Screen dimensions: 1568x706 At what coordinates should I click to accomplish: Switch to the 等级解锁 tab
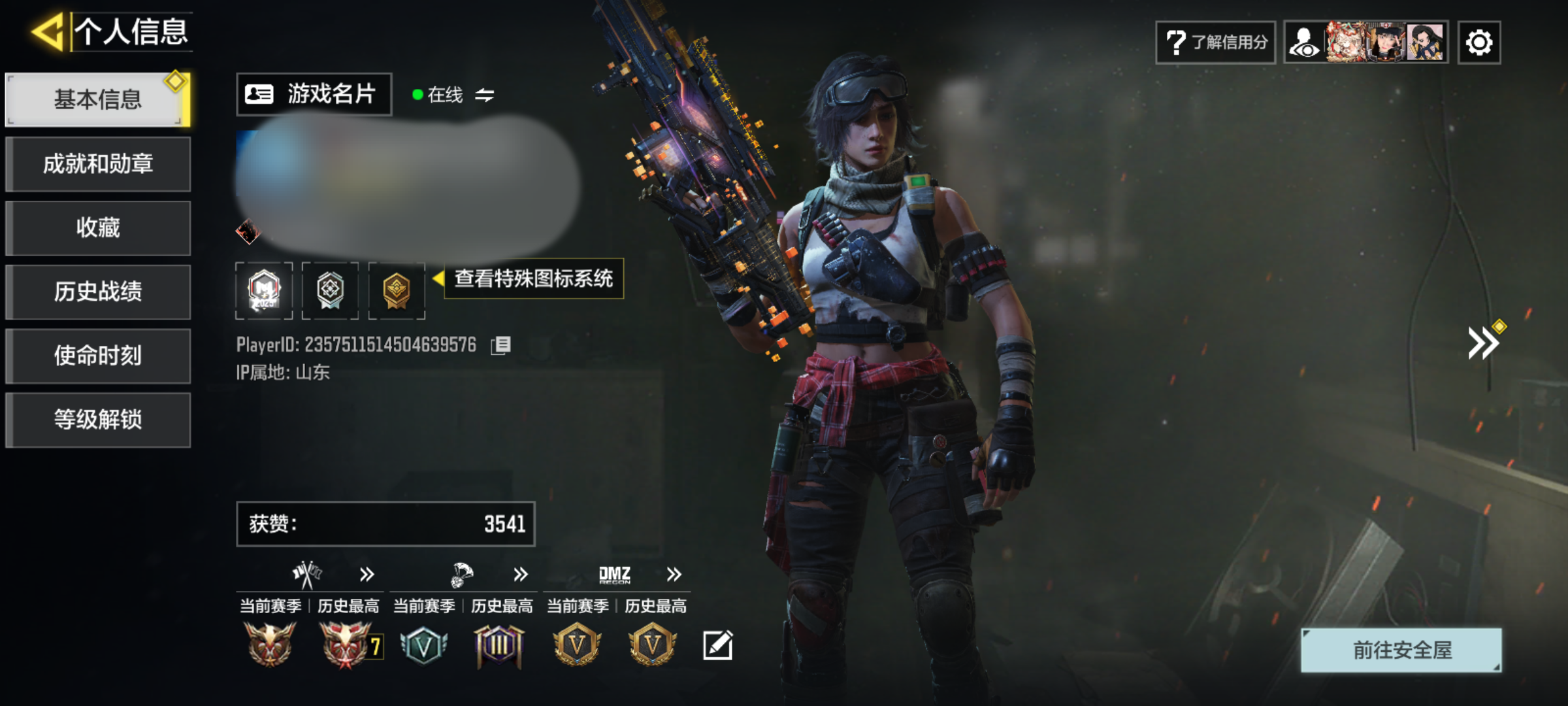point(98,420)
